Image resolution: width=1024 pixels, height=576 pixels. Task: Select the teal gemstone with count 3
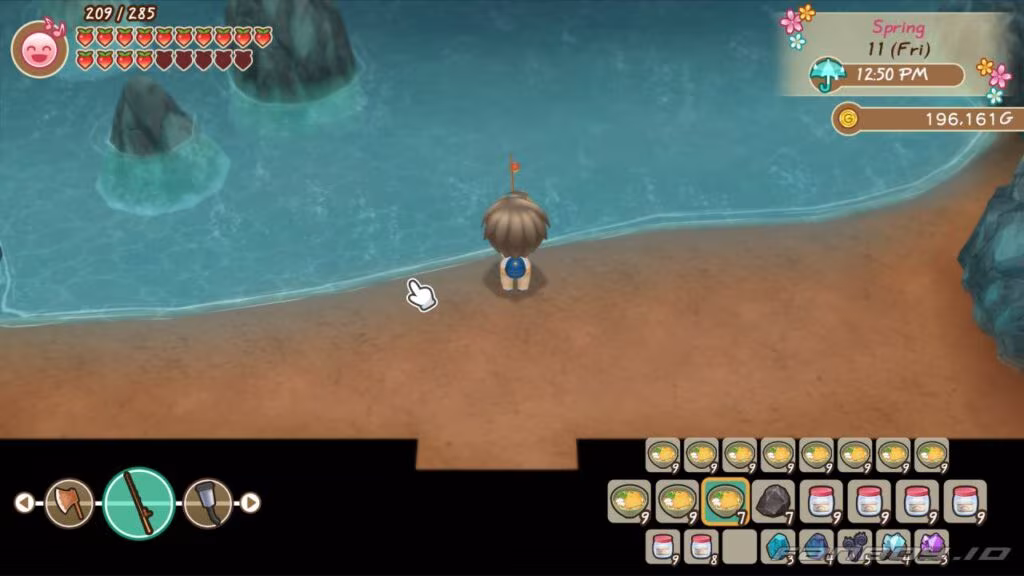tap(778, 546)
